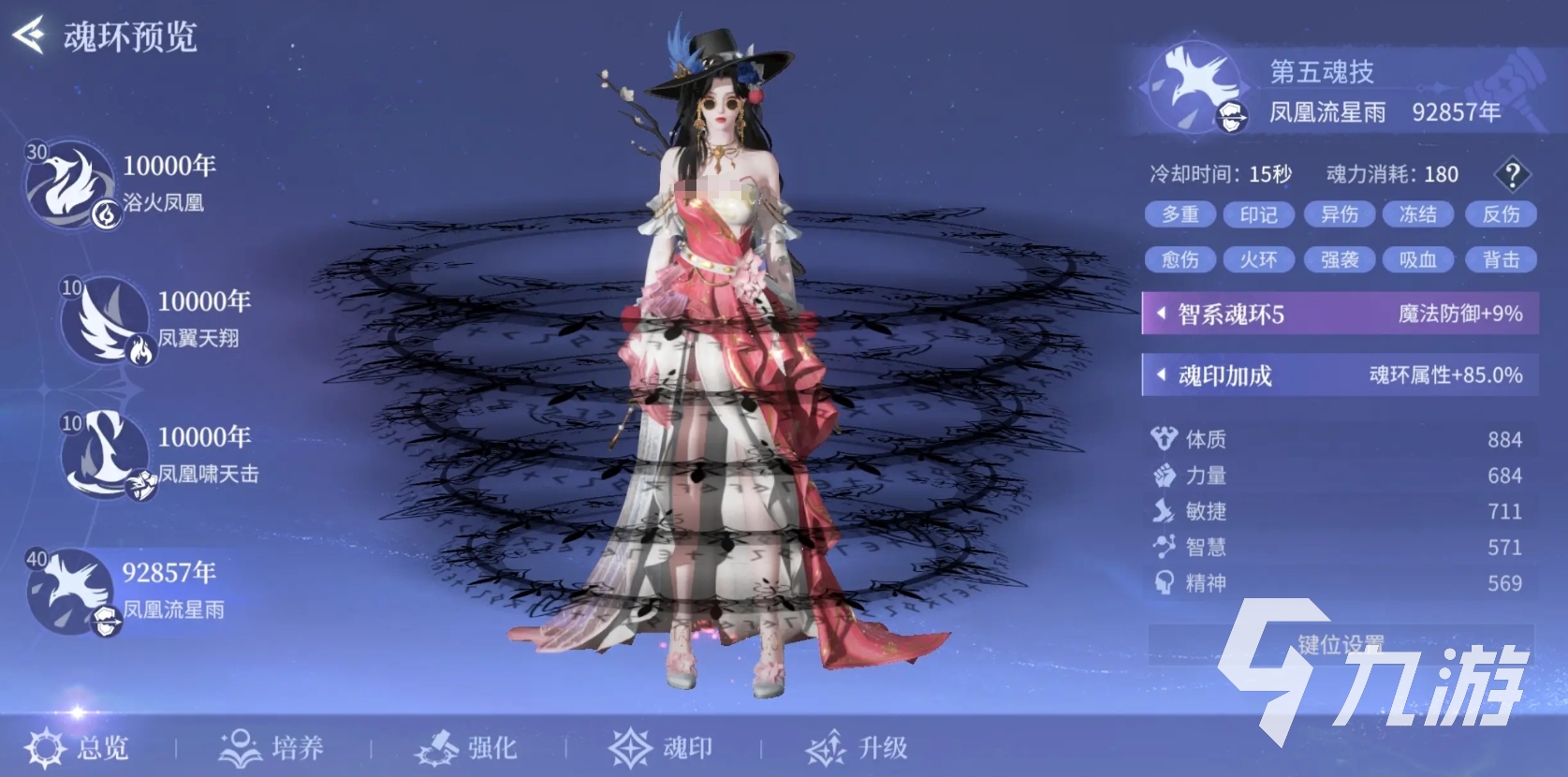The width and height of the screenshot is (1568, 777).
Task: Open the question mark help icon
Action: click(x=1511, y=174)
